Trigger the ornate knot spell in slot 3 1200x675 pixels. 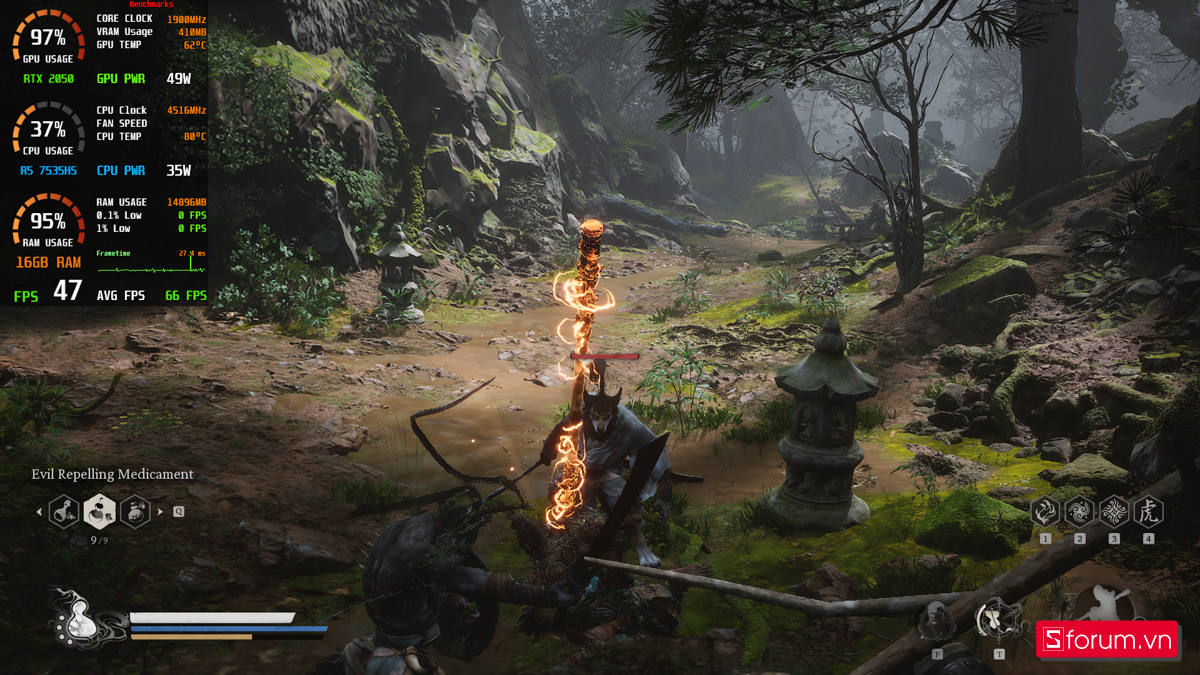pyautogui.click(x=1114, y=512)
